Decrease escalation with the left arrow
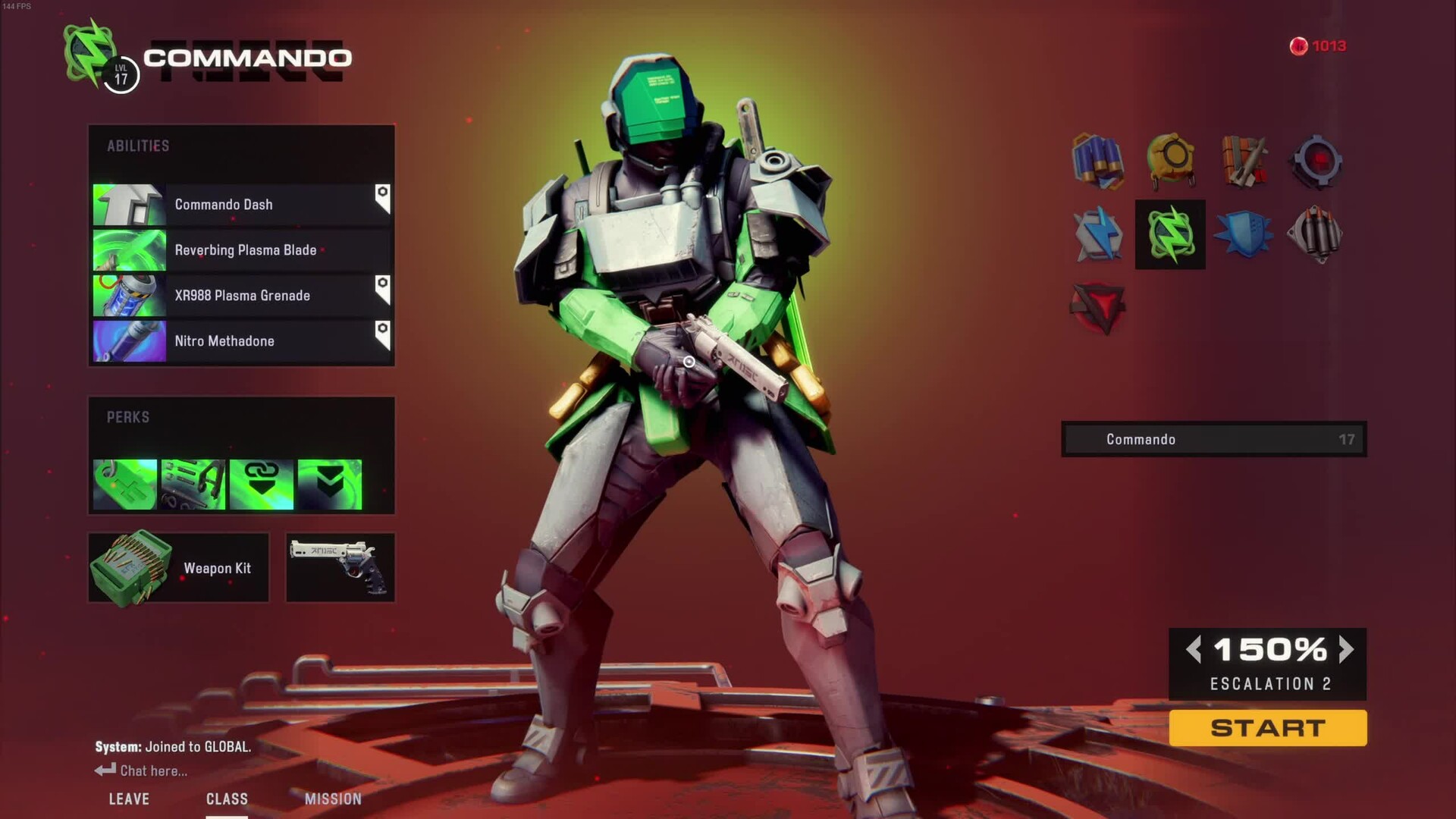The image size is (1456, 819). 1194,649
